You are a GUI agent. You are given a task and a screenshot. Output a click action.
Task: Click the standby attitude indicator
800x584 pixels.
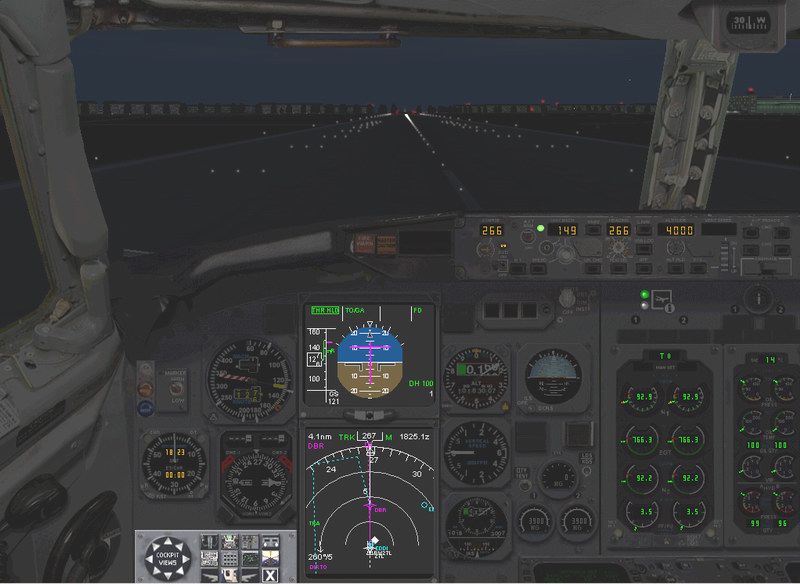pyautogui.click(x=552, y=375)
